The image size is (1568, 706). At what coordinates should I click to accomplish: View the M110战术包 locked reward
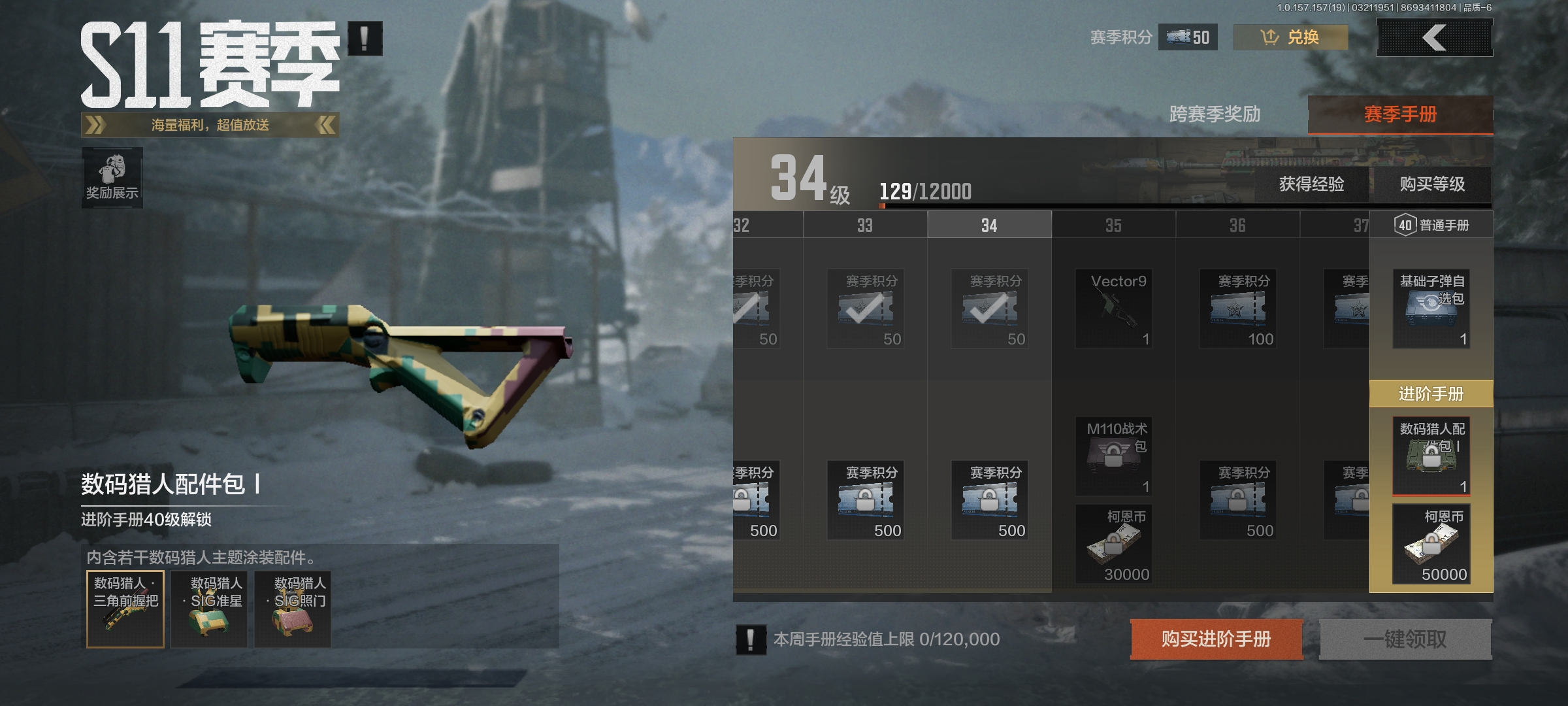tap(1114, 456)
